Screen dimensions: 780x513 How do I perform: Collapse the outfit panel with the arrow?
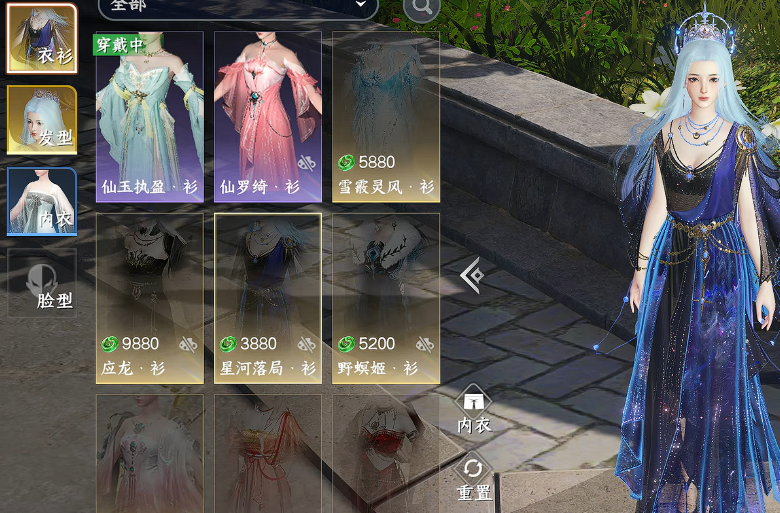[x=472, y=275]
